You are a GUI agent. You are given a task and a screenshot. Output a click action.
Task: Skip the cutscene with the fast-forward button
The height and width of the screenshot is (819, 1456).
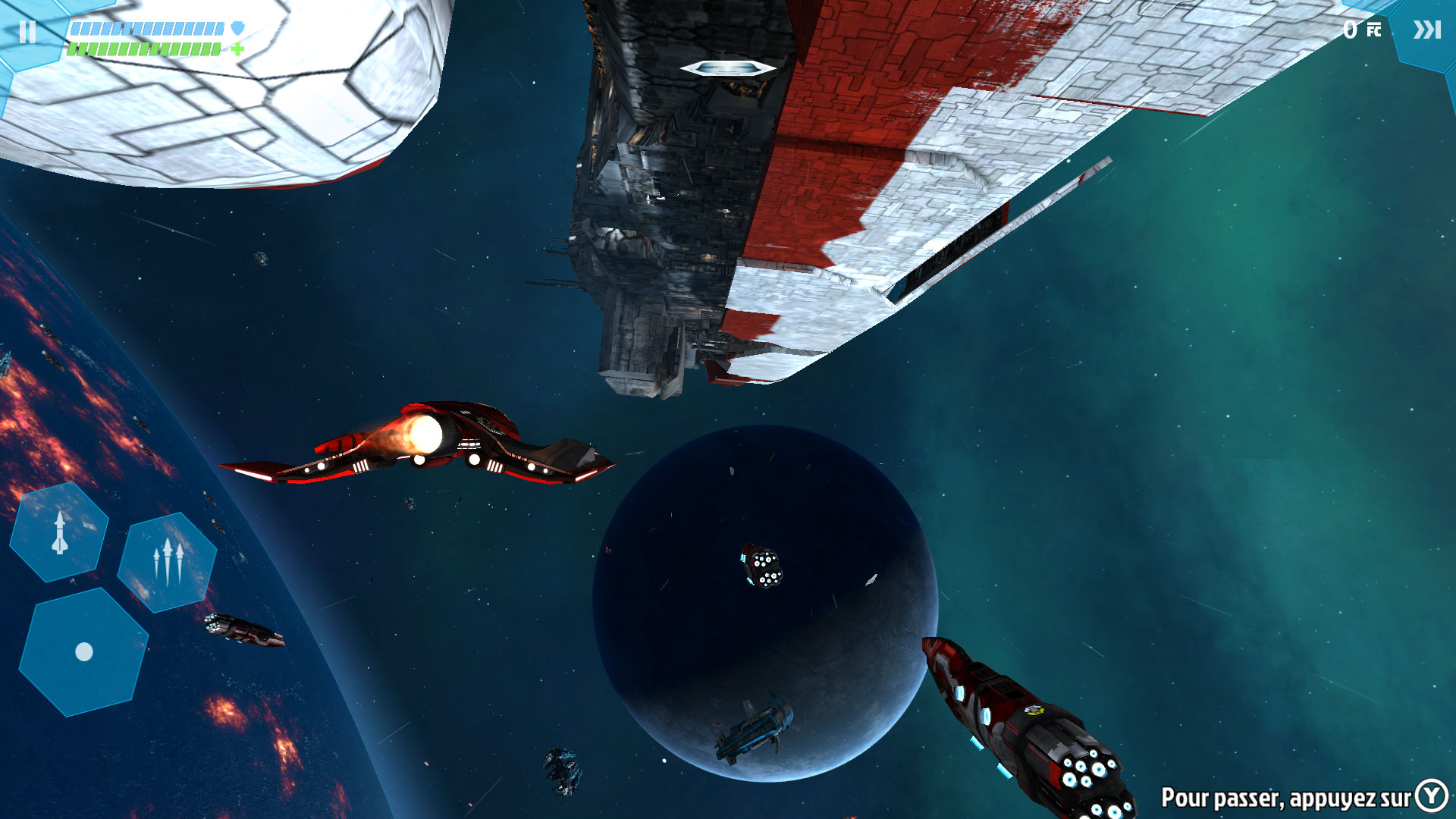[1426, 30]
